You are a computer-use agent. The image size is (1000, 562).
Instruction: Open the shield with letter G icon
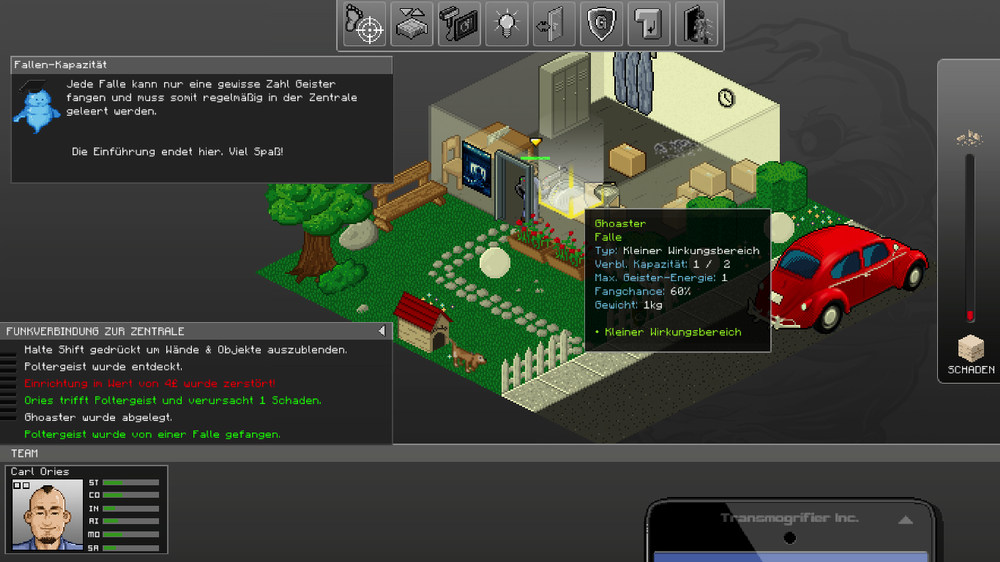pos(600,25)
